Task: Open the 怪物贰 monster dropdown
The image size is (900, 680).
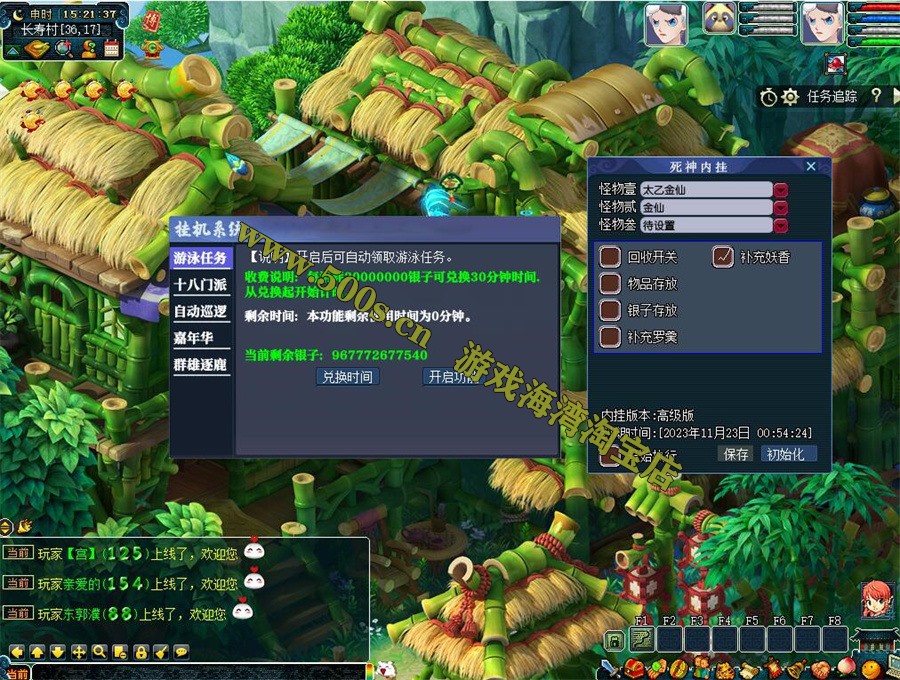Action: [x=781, y=207]
